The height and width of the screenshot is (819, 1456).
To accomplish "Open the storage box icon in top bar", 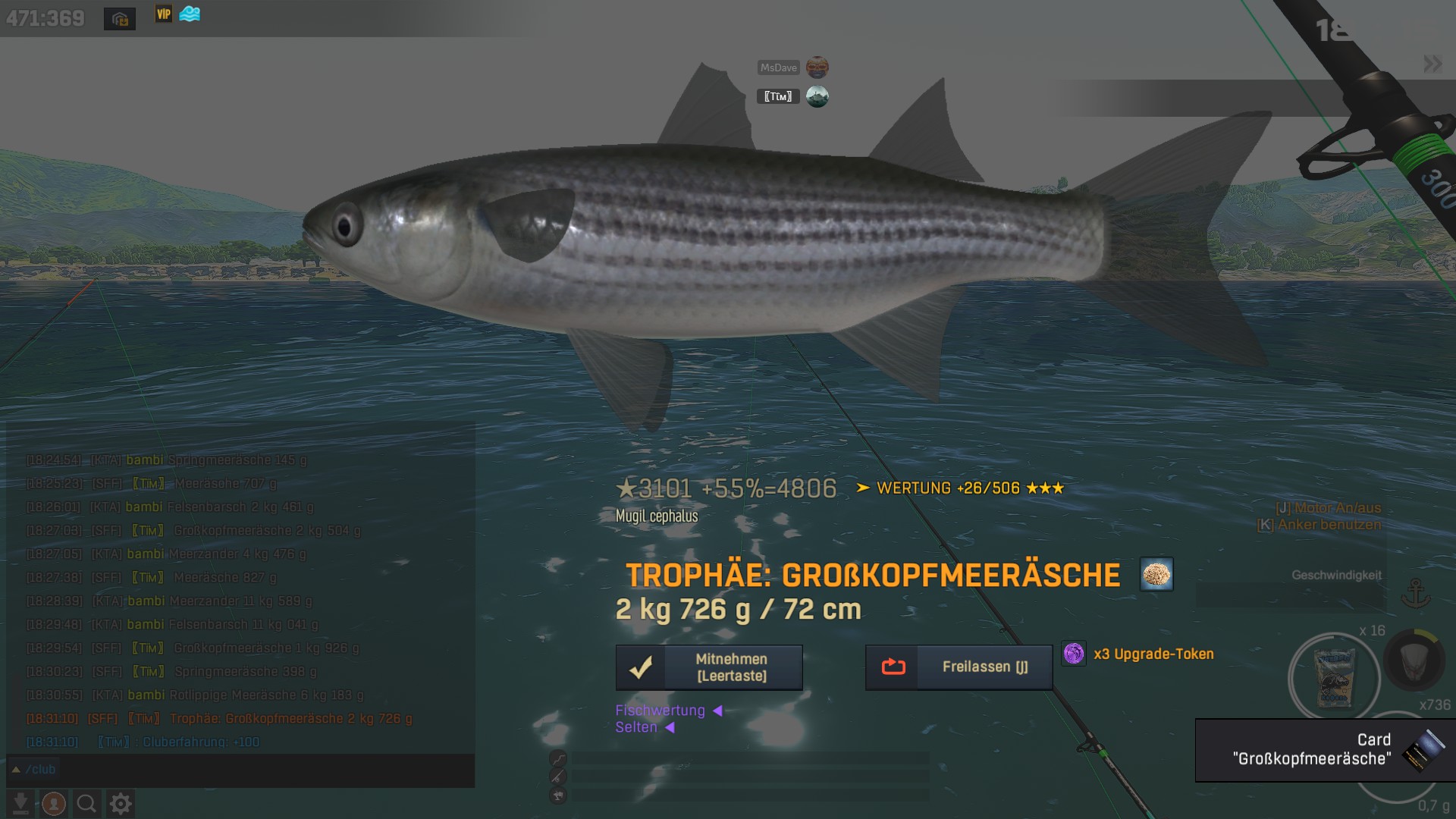I will [x=120, y=19].
